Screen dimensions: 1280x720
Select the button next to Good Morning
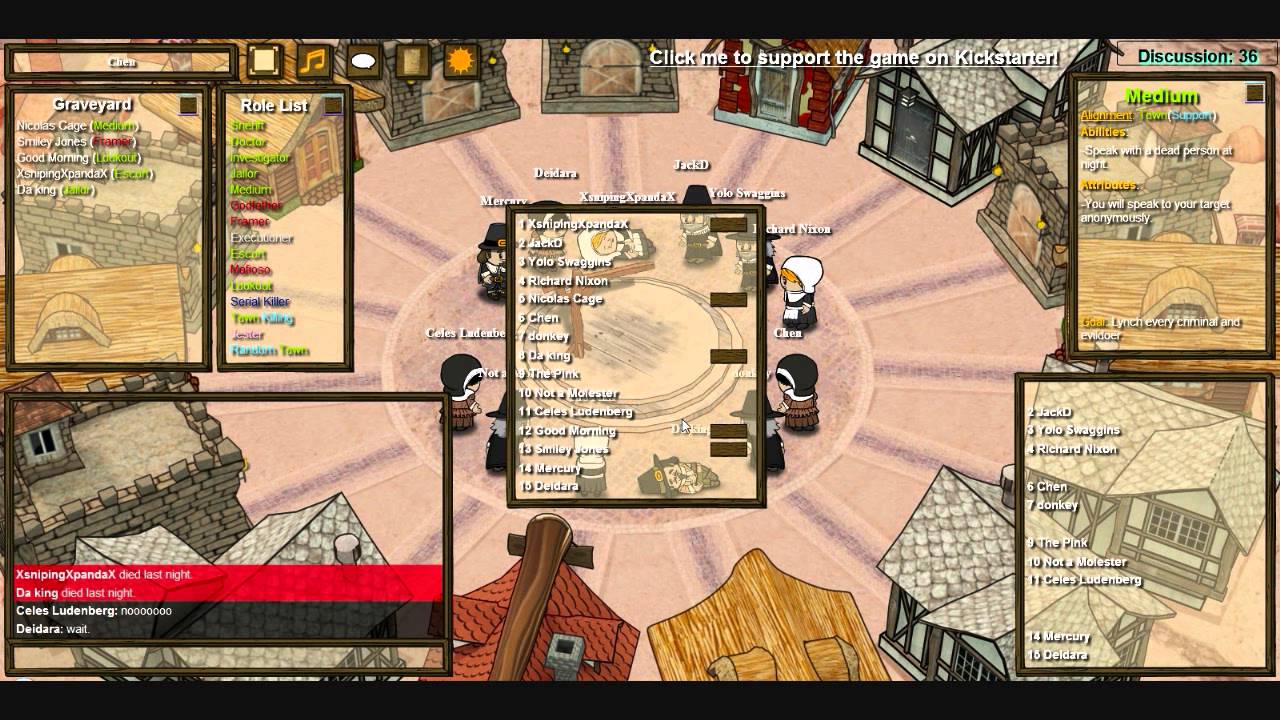728,431
